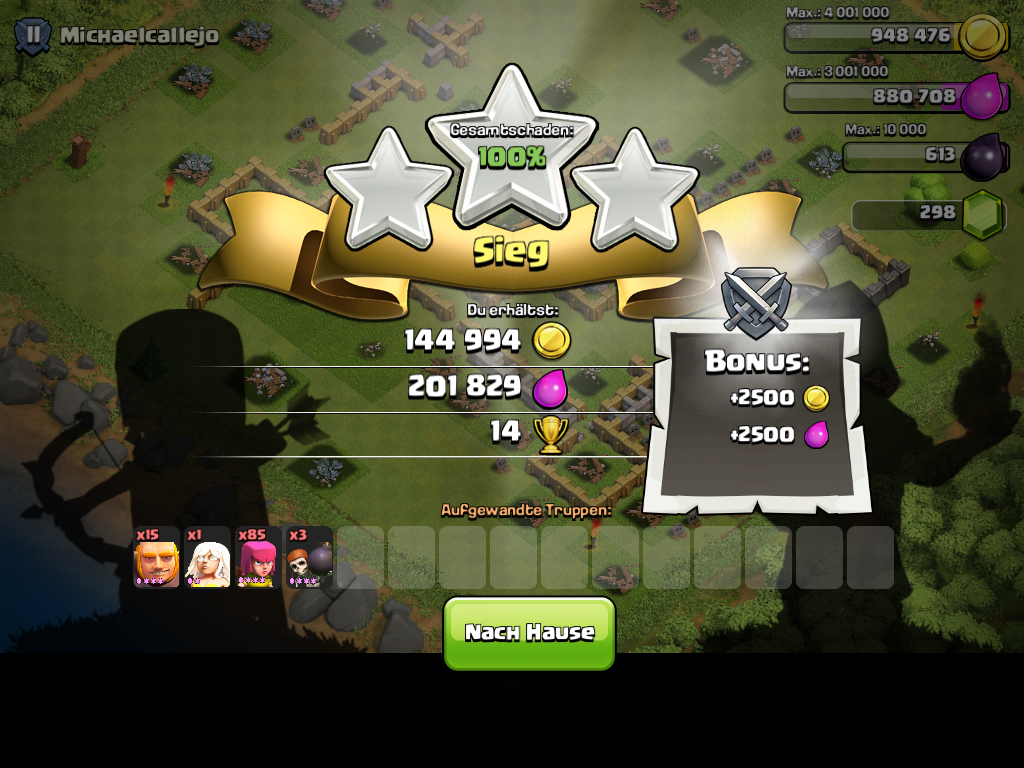Open the clan shield badge beside Michaelcallejo
Viewport: 1024px width, 768px height.
(33, 35)
